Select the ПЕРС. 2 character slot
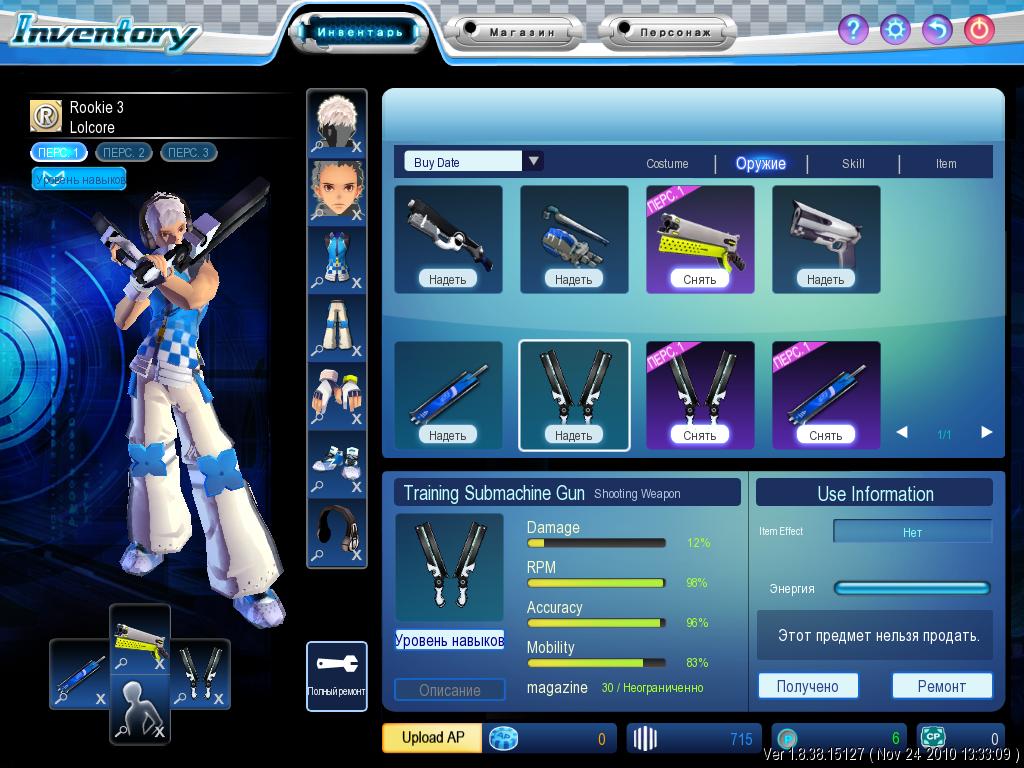 124,153
